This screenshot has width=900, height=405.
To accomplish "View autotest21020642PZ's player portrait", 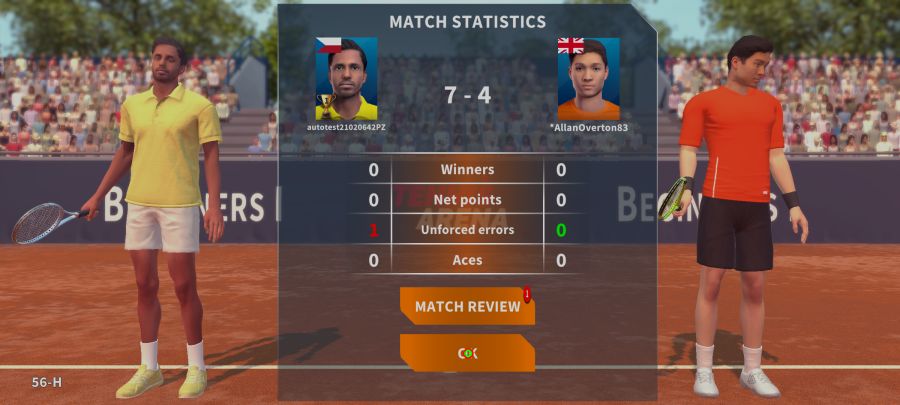I will (x=346, y=79).
